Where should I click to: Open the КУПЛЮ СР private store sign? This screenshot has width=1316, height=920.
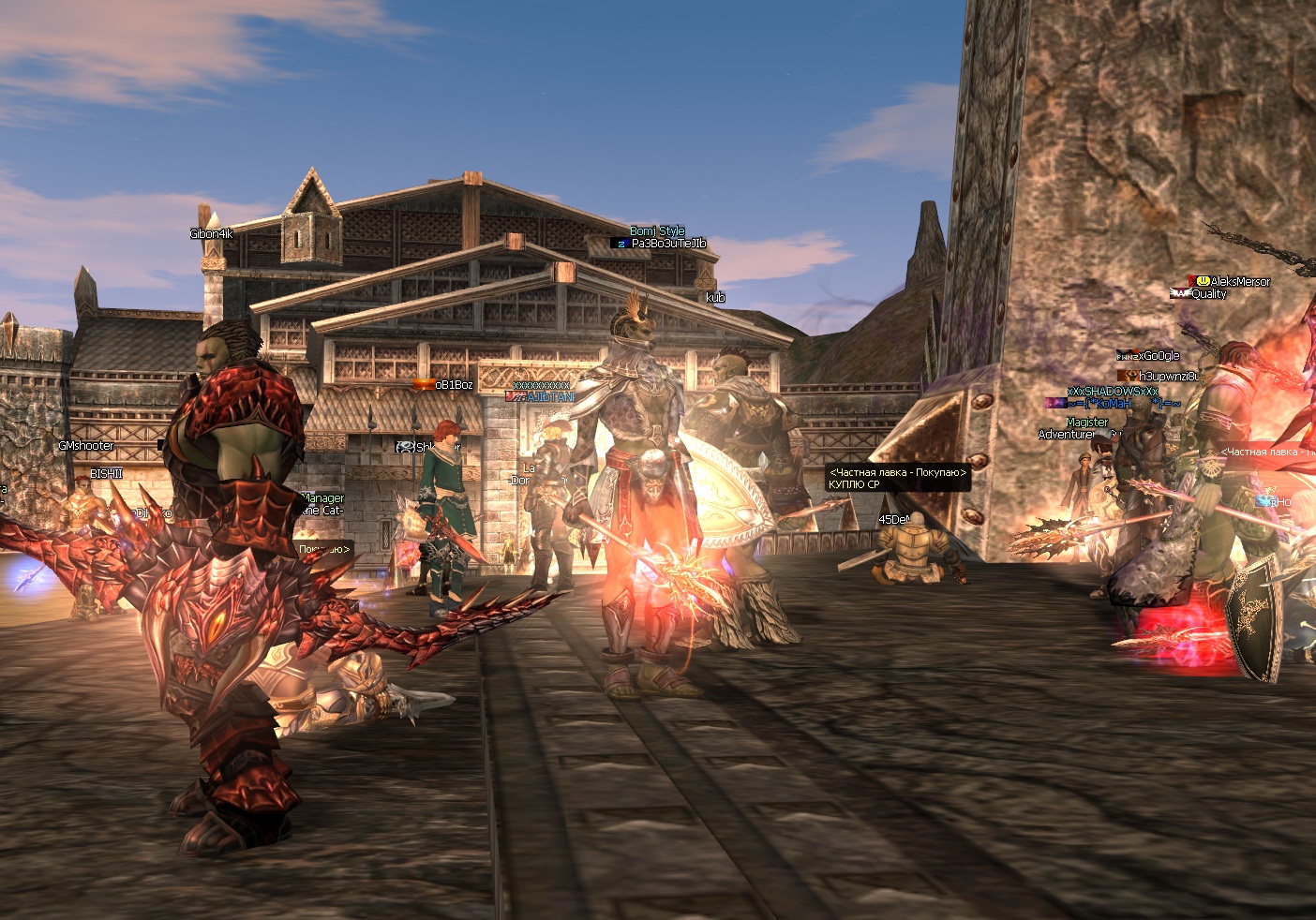[897, 479]
